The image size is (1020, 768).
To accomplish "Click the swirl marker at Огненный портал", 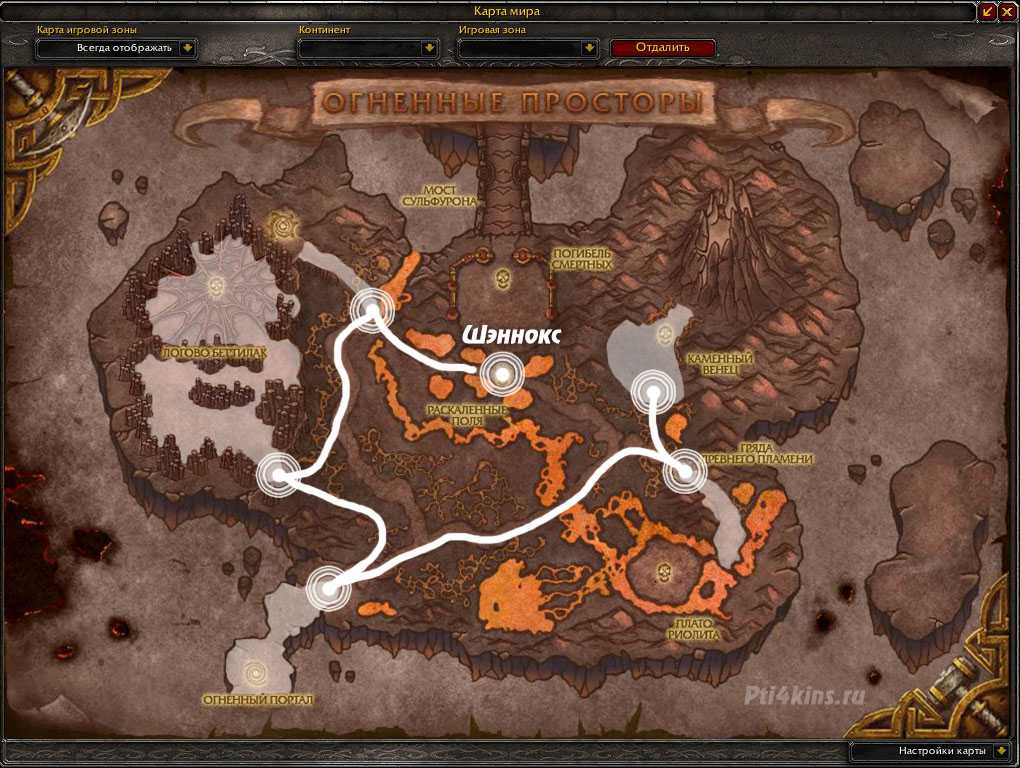I will (x=256, y=665).
